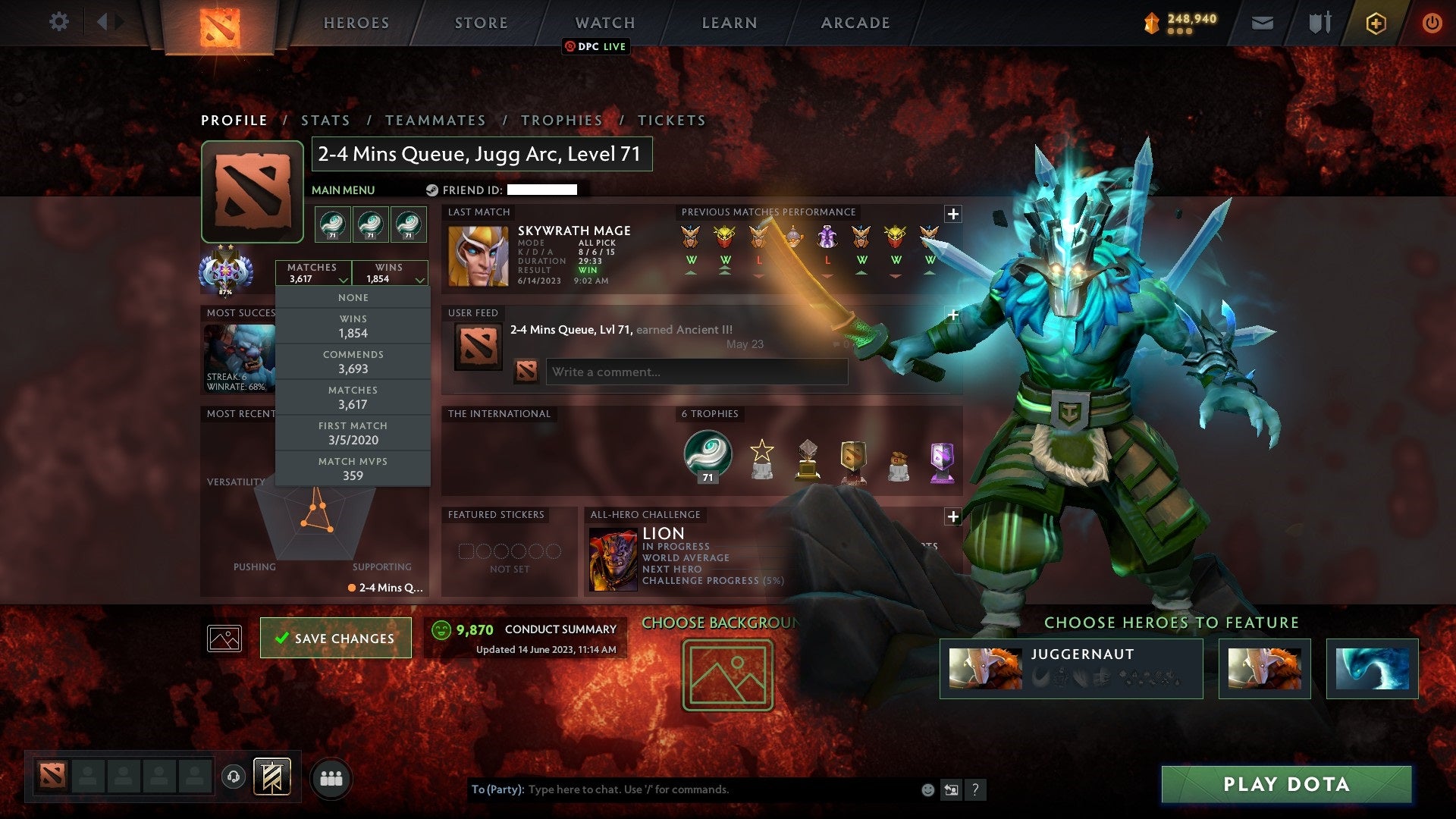Open the emoticon picker in the chat bar
This screenshot has width=1456, height=819.
(x=927, y=789)
